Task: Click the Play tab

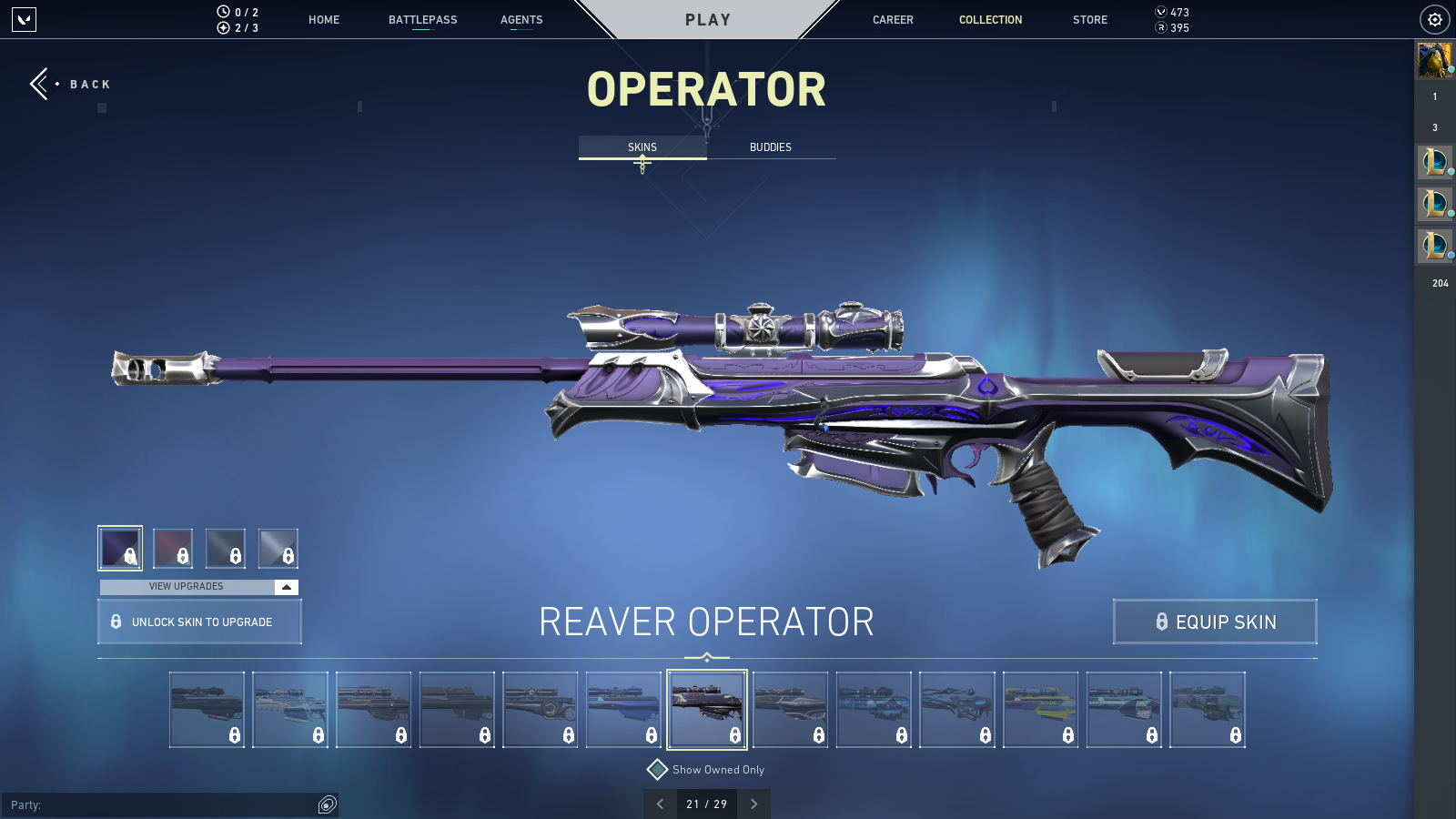Action: click(x=707, y=20)
